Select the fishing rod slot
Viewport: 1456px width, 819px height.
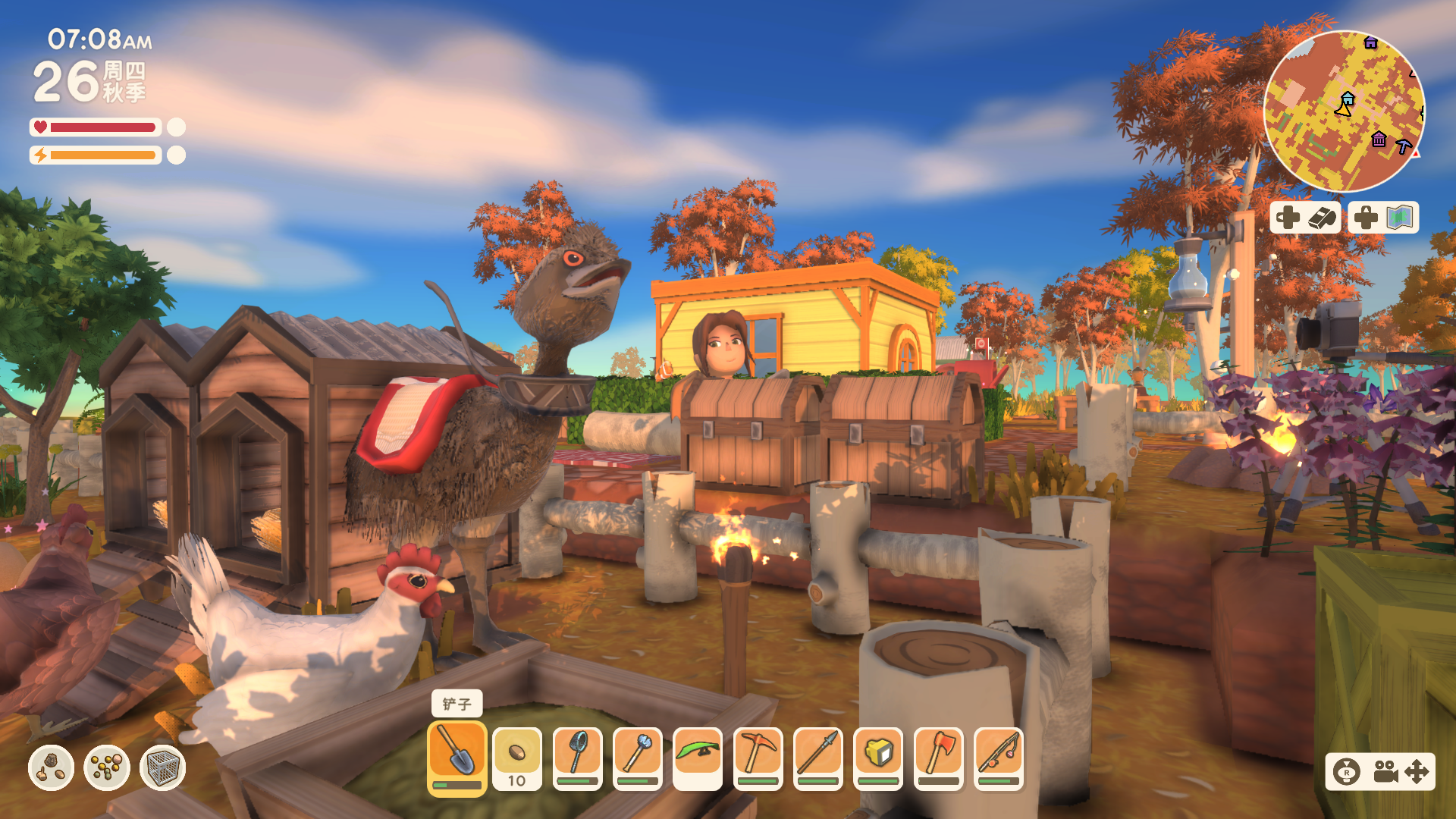click(999, 756)
